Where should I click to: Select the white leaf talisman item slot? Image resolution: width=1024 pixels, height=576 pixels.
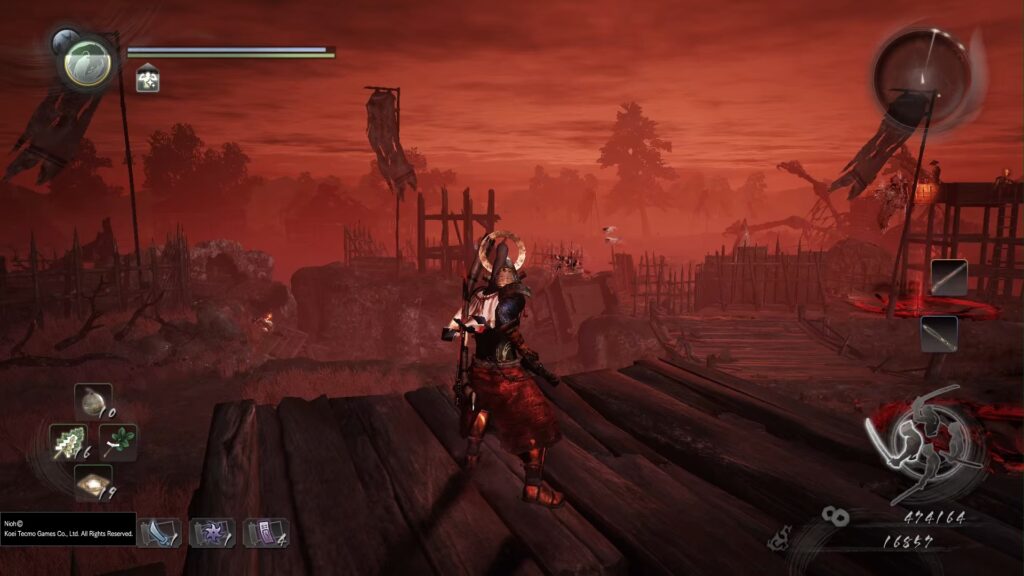click(x=68, y=442)
